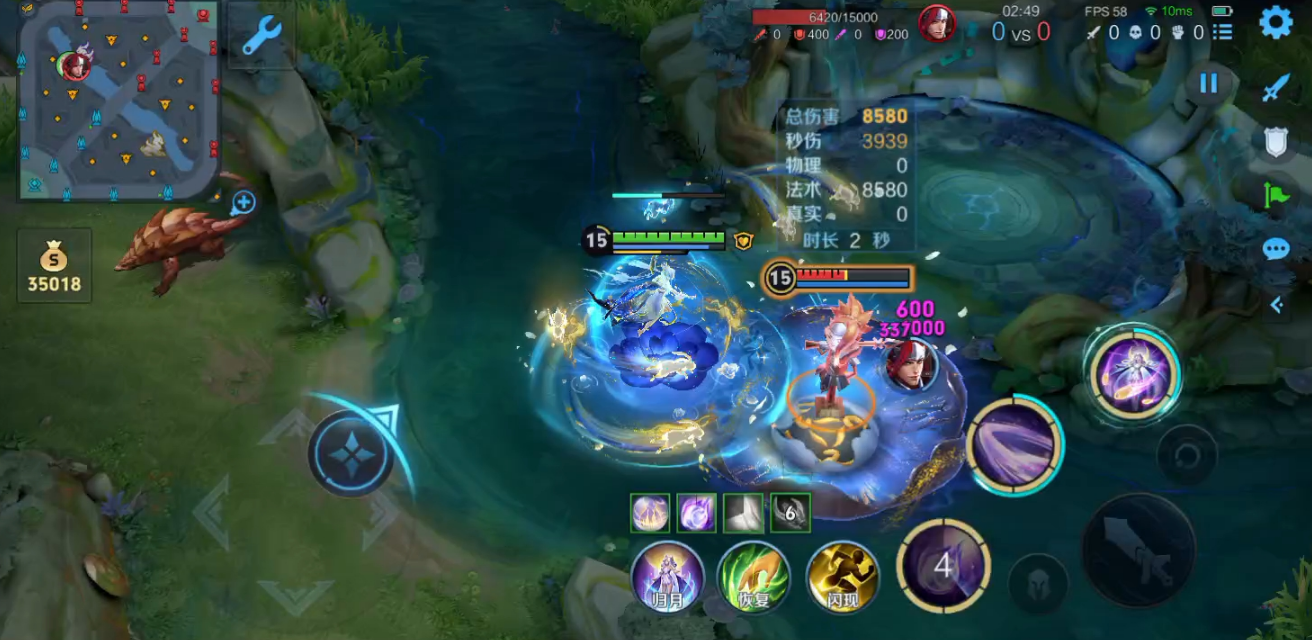Activate the 归月 skill
The image size is (1312, 640).
point(668,577)
